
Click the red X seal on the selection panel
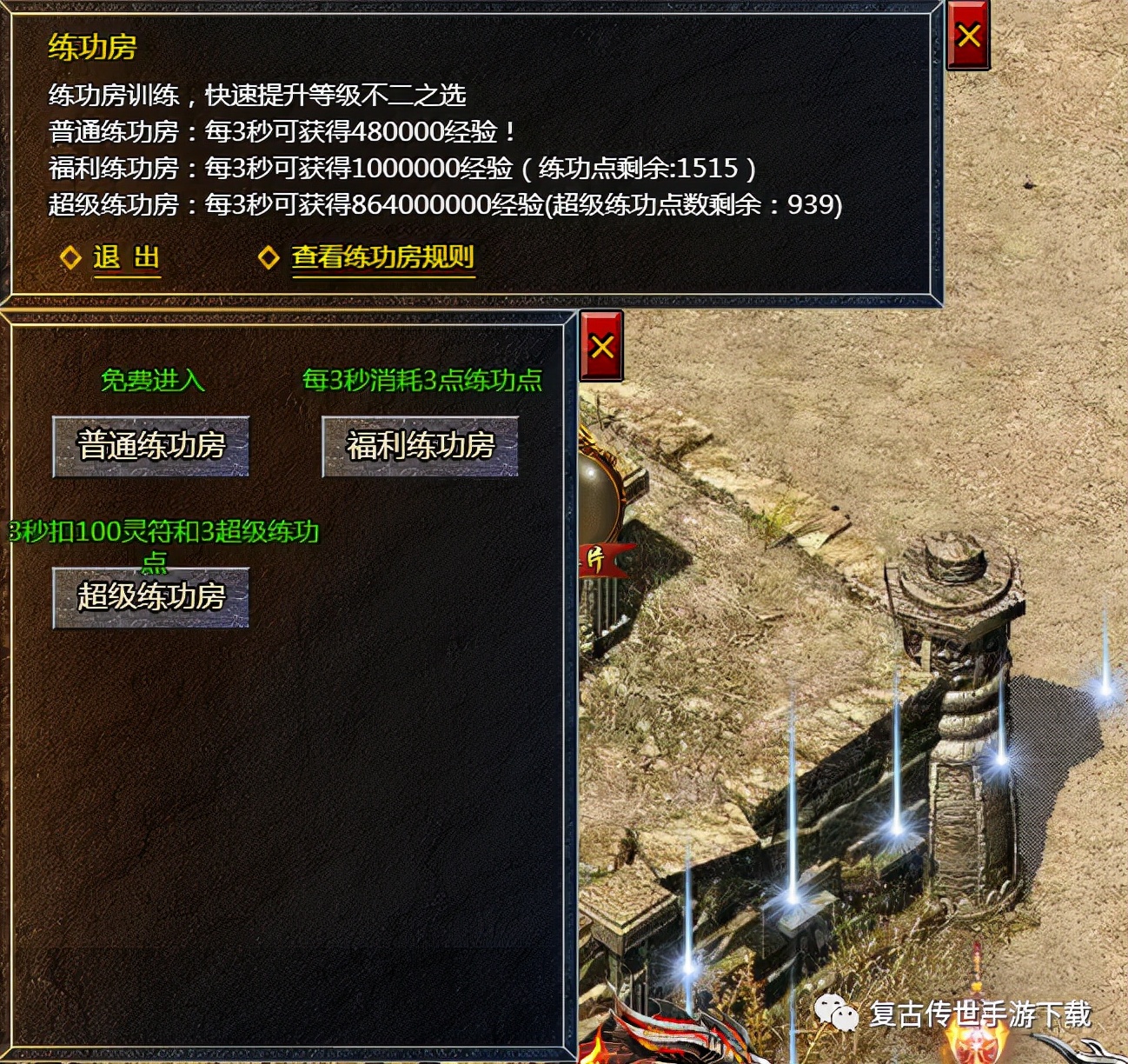click(601, 346)
